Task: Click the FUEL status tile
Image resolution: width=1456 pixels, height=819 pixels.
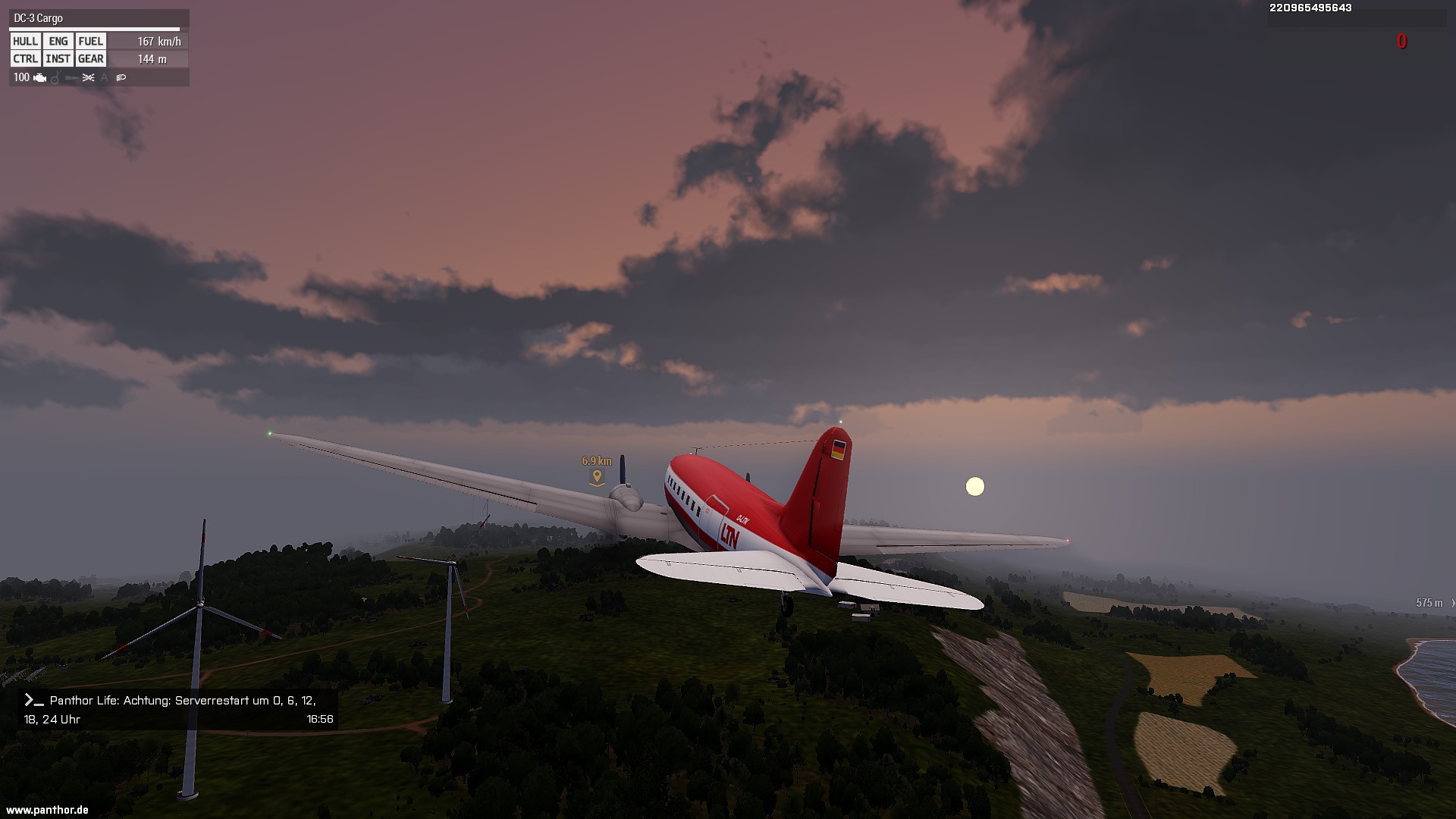Action: 90,42
